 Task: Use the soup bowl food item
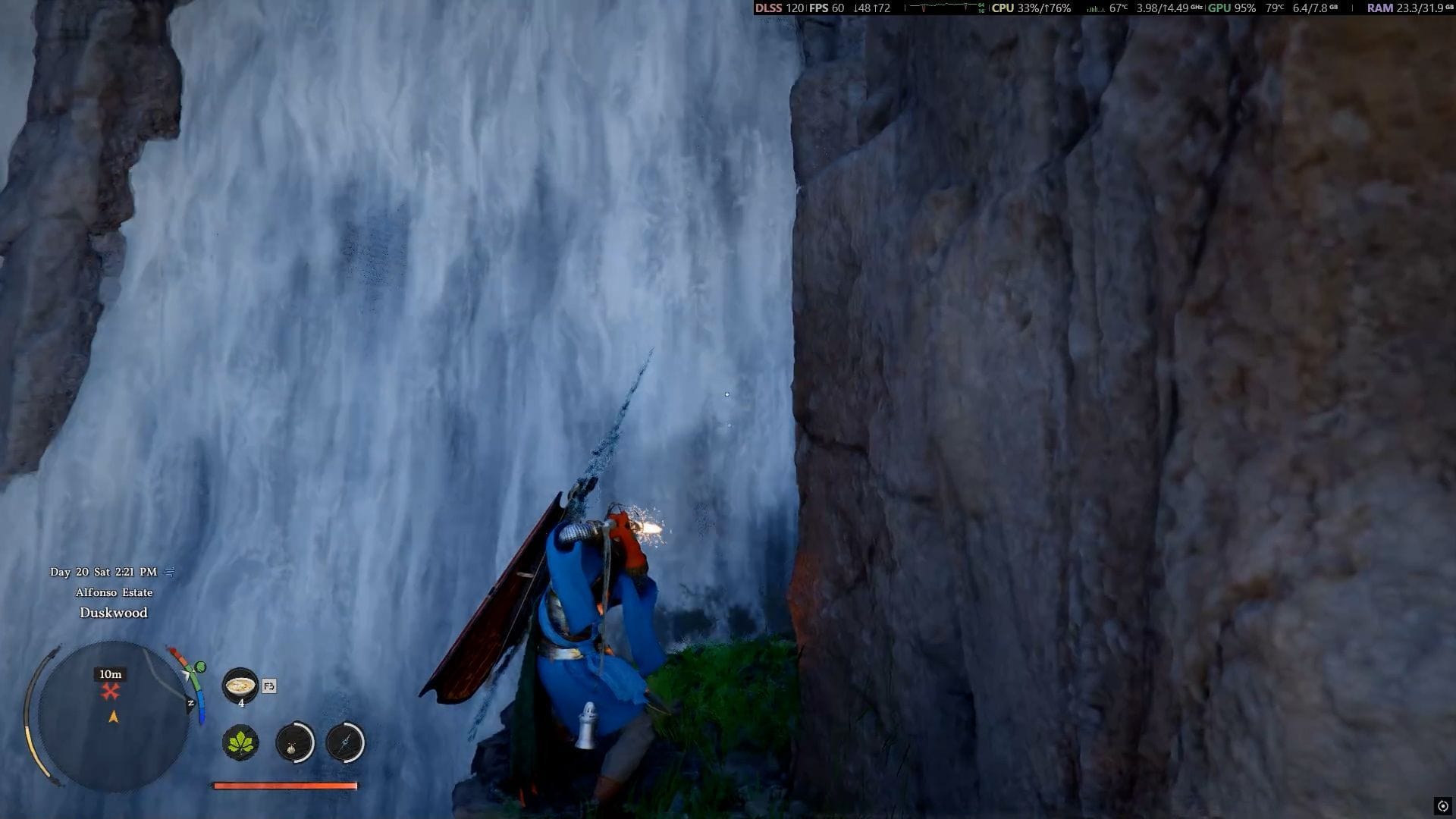click(240, 686)
